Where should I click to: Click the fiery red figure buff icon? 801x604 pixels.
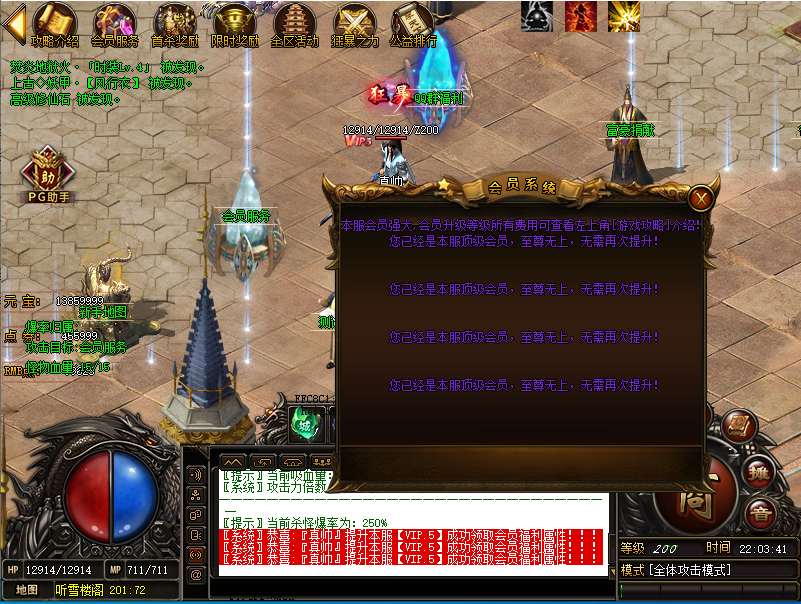[580, 15]
